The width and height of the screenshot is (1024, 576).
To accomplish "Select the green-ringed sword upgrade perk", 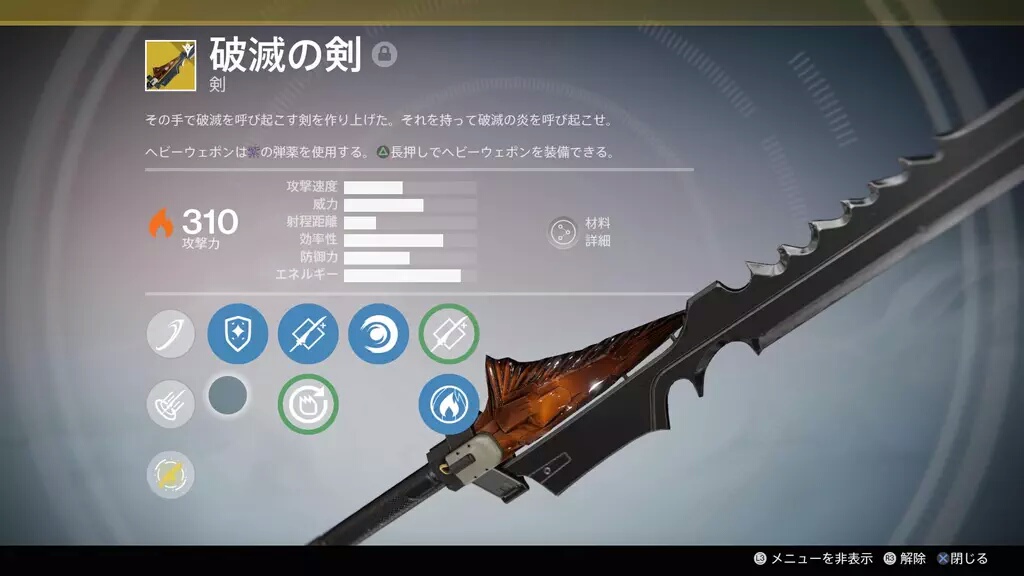I will 449,334.
